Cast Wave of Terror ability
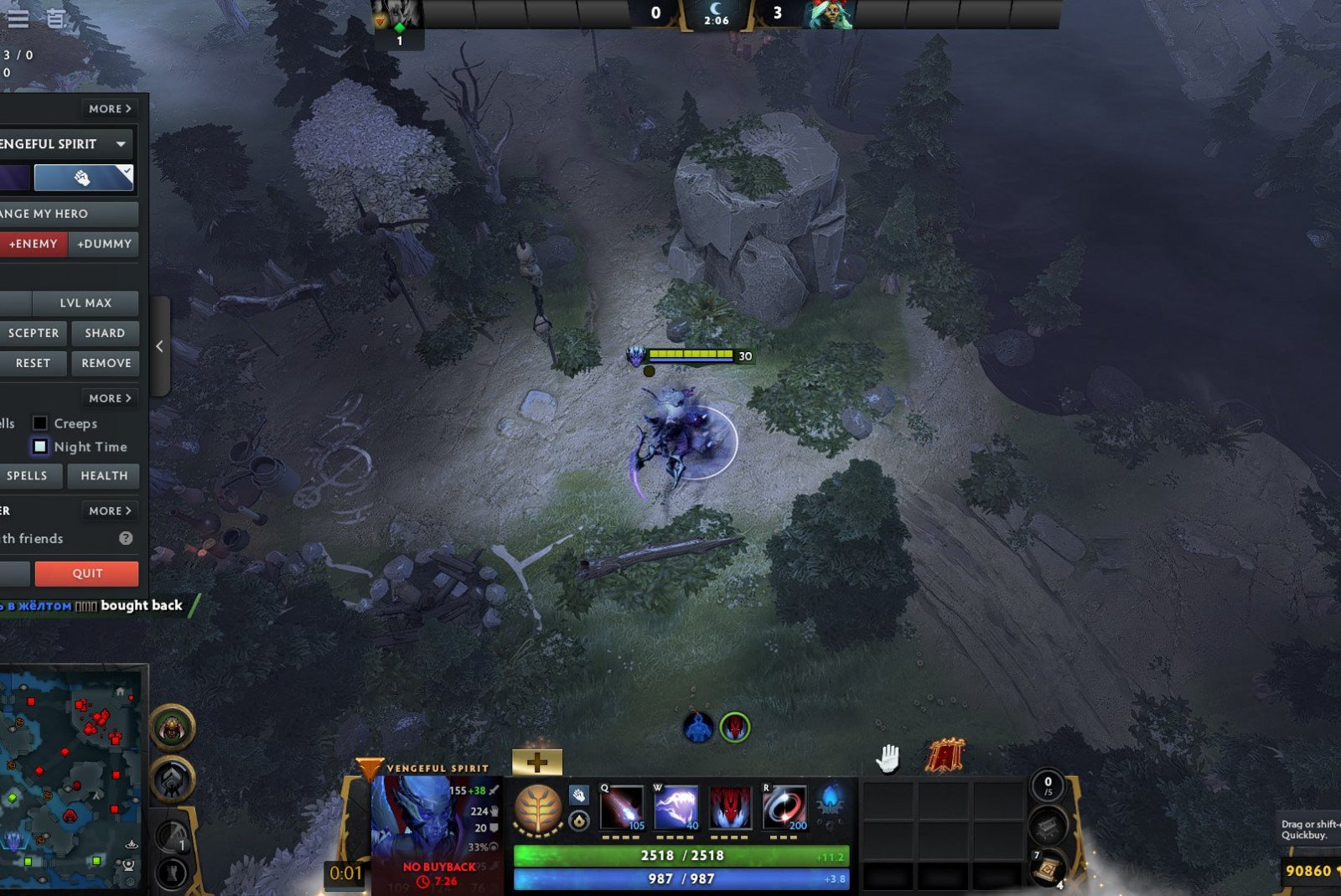The height and width of the screenshot is (896, 1341). click(676, 807)
